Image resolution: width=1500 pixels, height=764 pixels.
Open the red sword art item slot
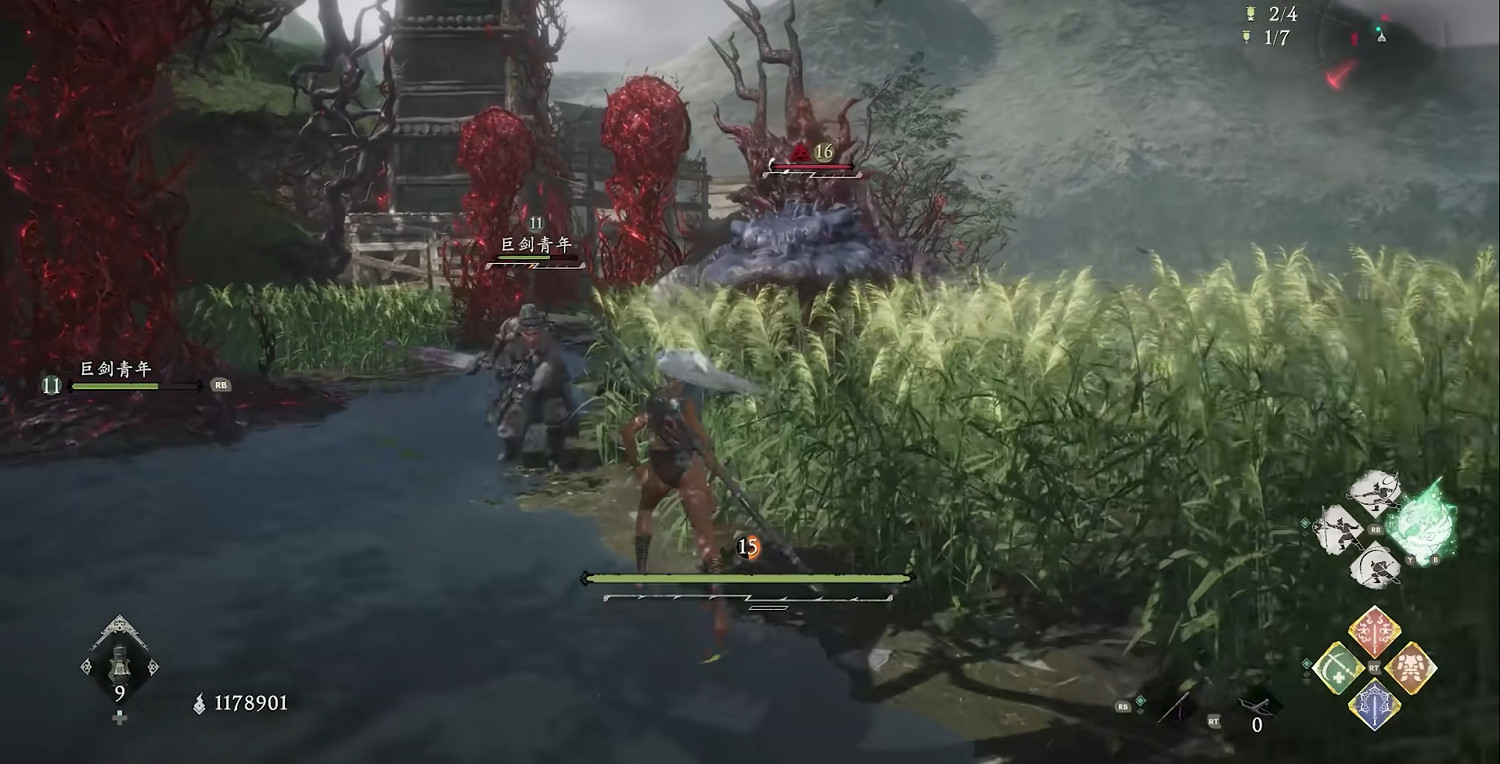1373,631
